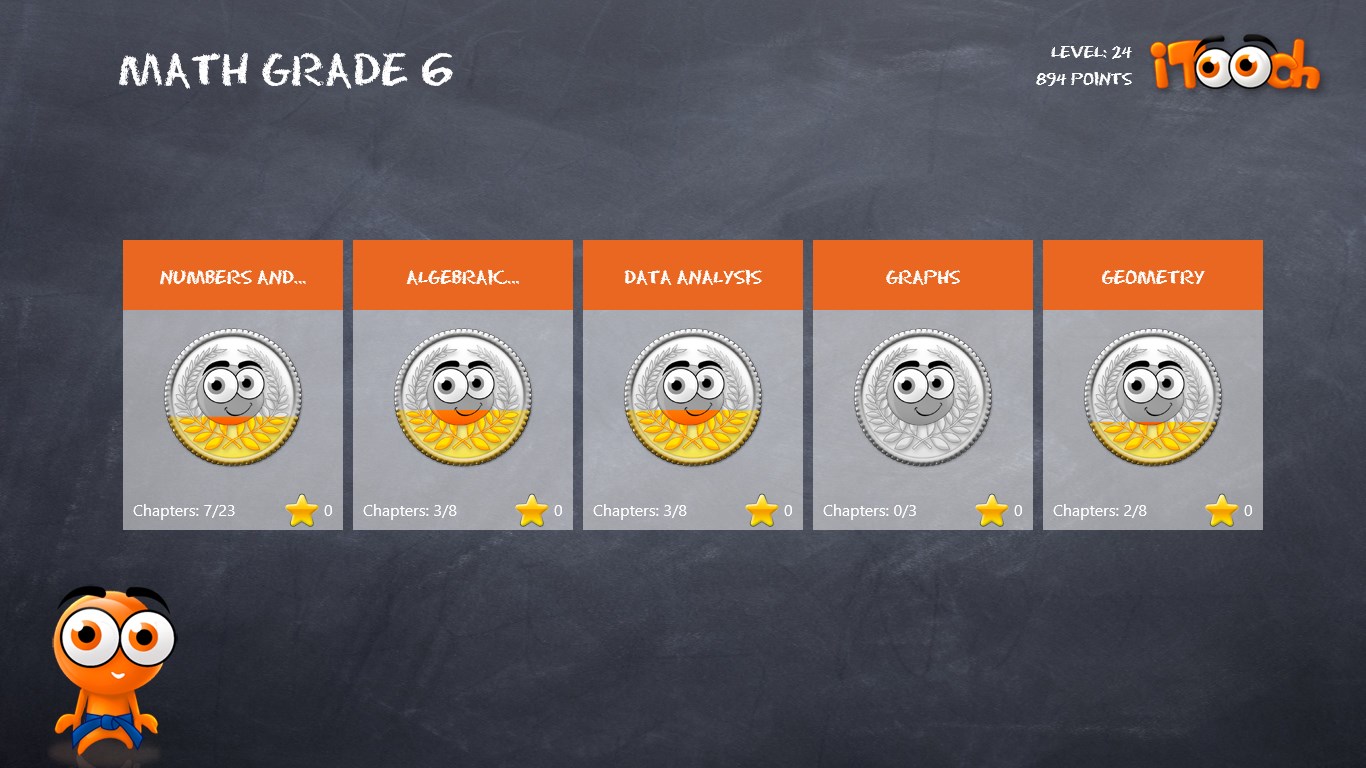Open the Geometry category header

(1152, 275)
